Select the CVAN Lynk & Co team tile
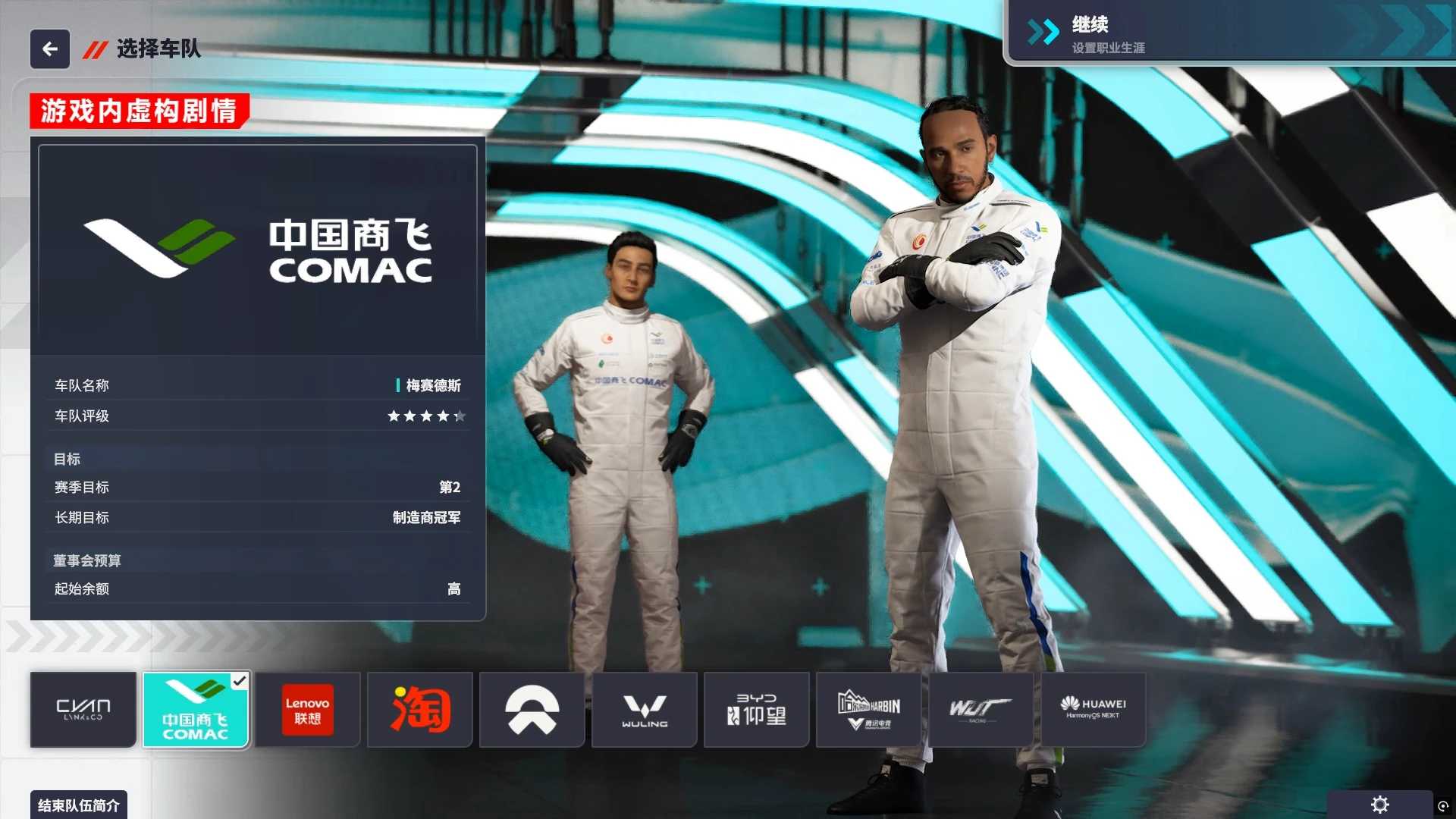Image resolution: width=1456 pixels, height=819 pixels. pyautogui.click(x=83, y=710)
